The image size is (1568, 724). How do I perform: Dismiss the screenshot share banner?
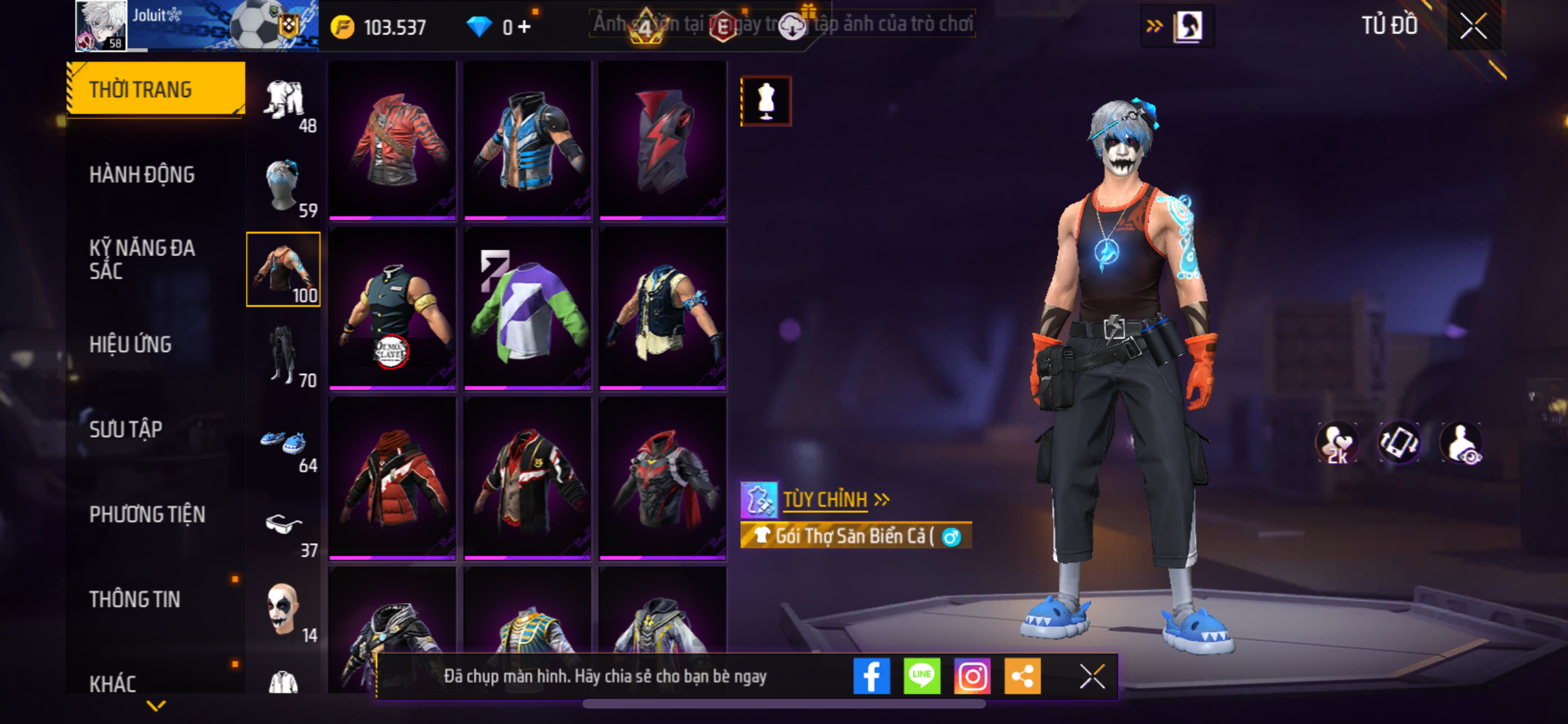tap(1092, 676)
